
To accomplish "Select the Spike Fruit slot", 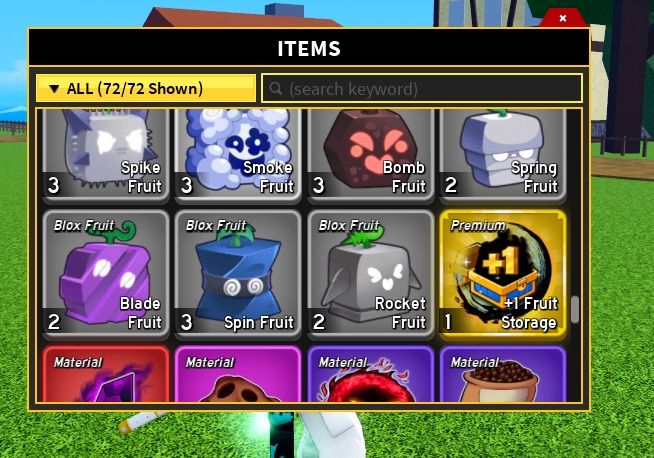I will point(105,156).
